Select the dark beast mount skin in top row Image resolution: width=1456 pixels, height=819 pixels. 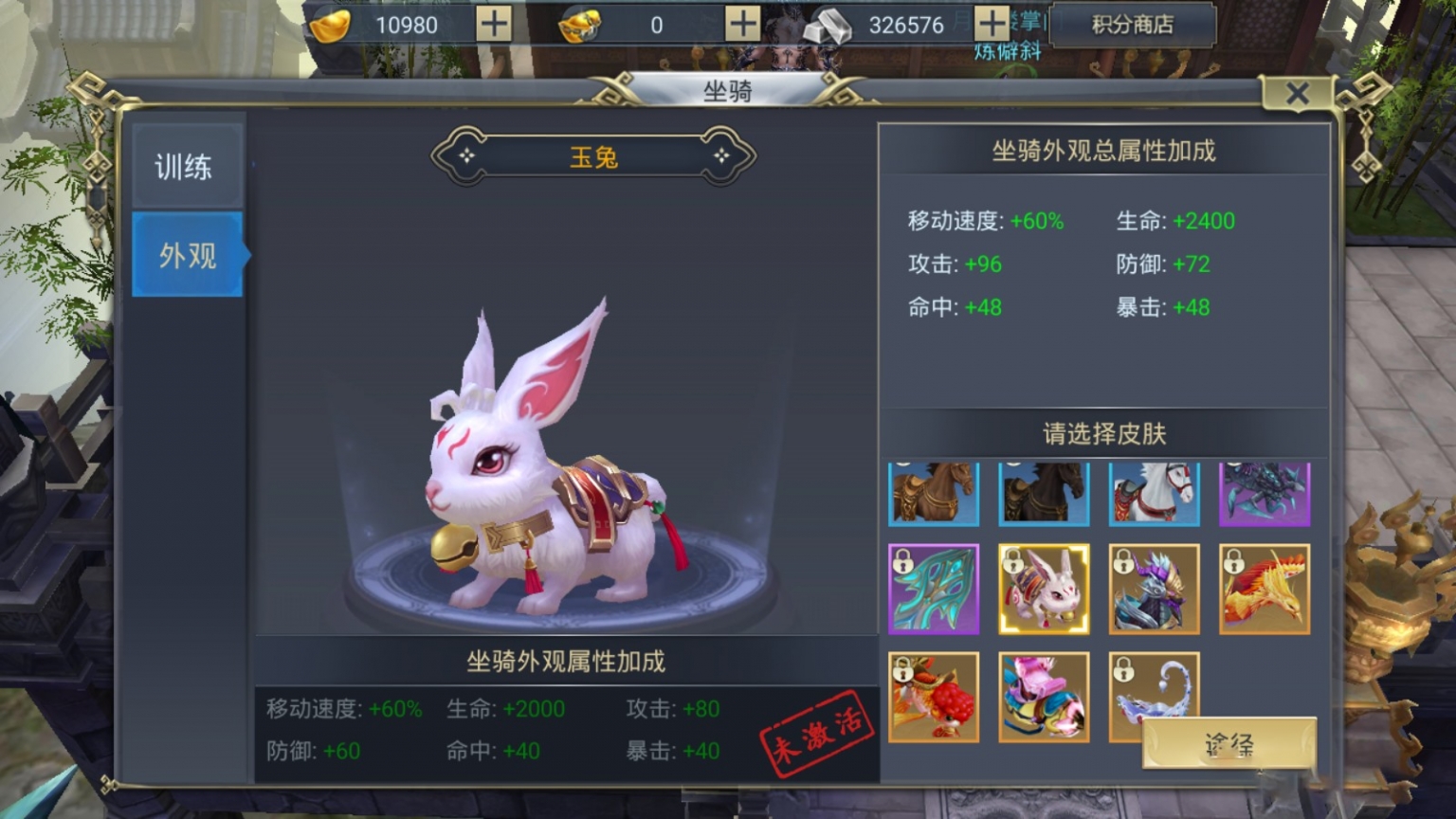pos(1265,494)
